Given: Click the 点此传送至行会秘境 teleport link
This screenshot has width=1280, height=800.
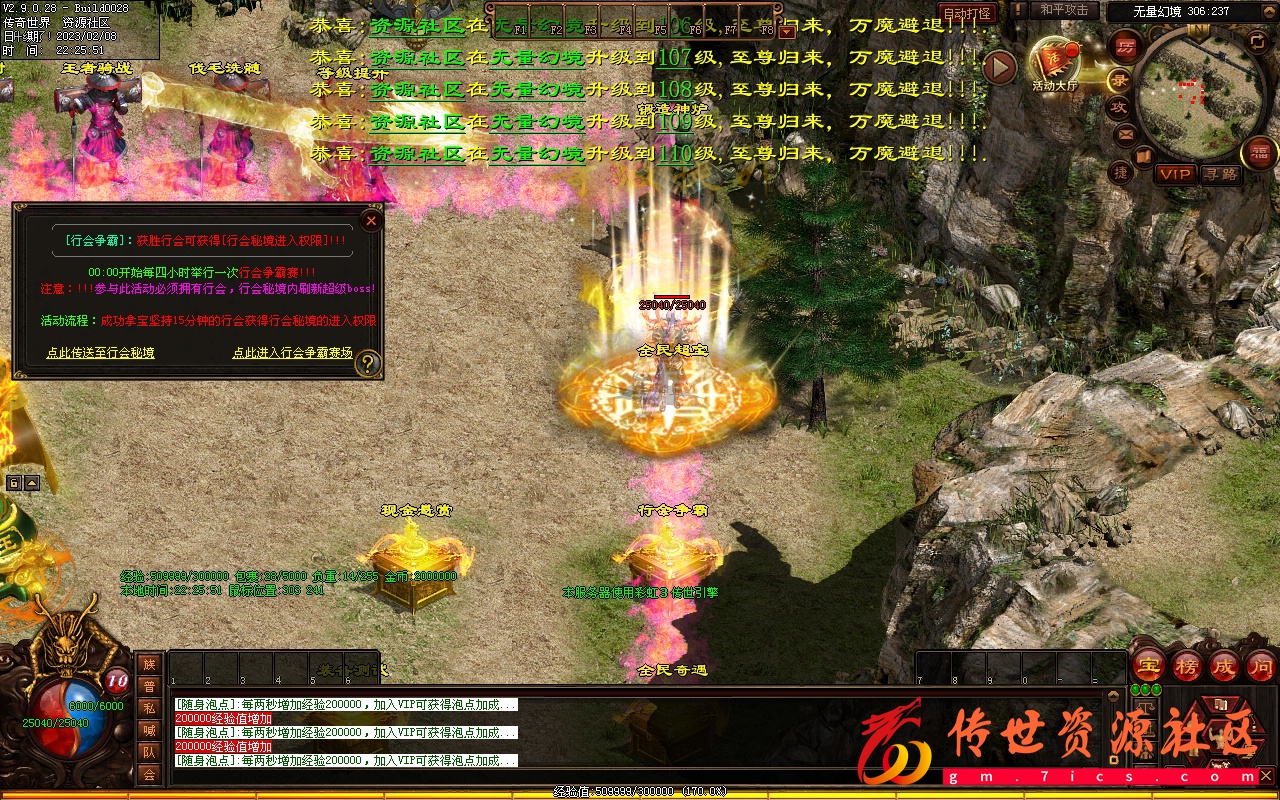Looking at the screenshot, I should 100,353.
